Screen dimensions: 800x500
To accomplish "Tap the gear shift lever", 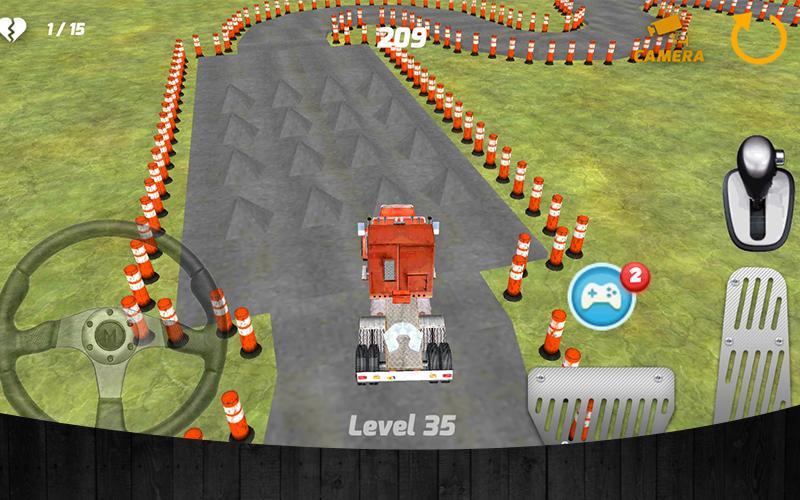I will tap(757, 193).
